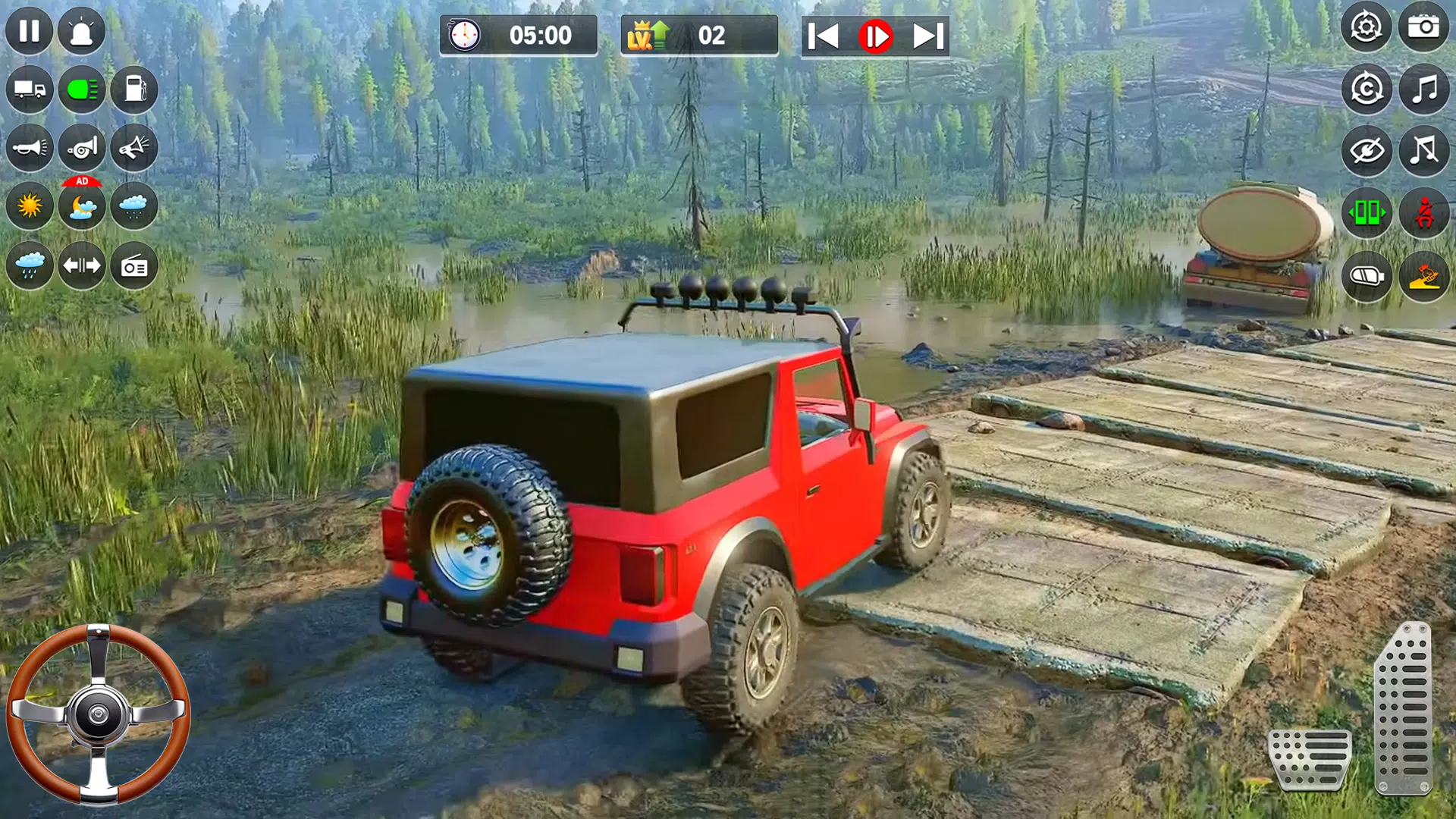Viewport: 1456px width, 819px height.
Task: Use the megaphone loudspeaker
Action: point(135,149)
